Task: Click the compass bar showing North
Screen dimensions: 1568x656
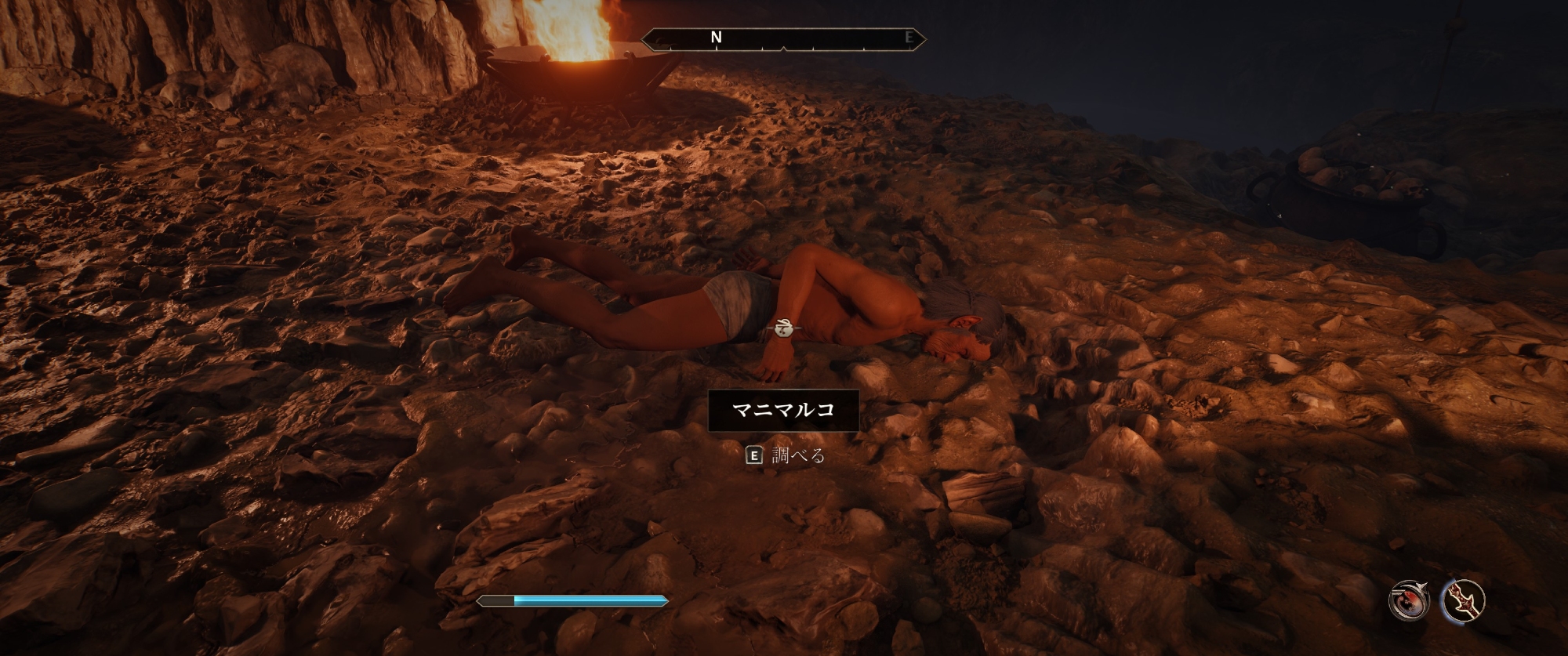Action: pos(783,38)
